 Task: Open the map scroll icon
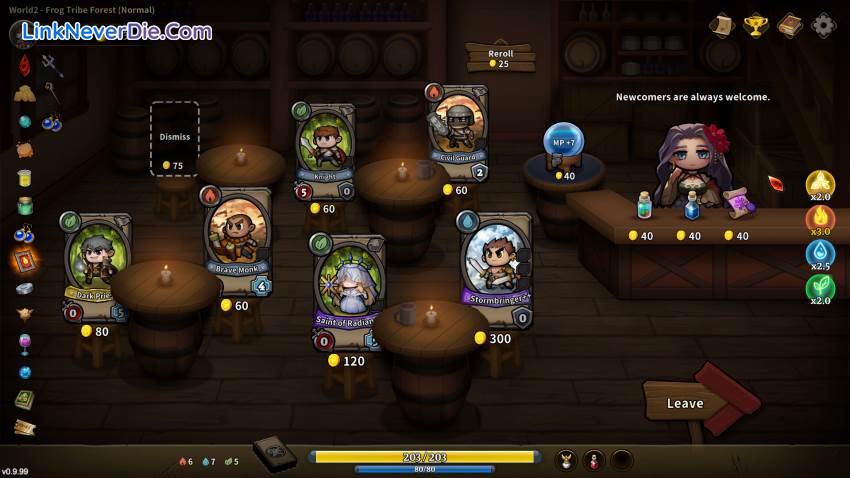[721, 25]
